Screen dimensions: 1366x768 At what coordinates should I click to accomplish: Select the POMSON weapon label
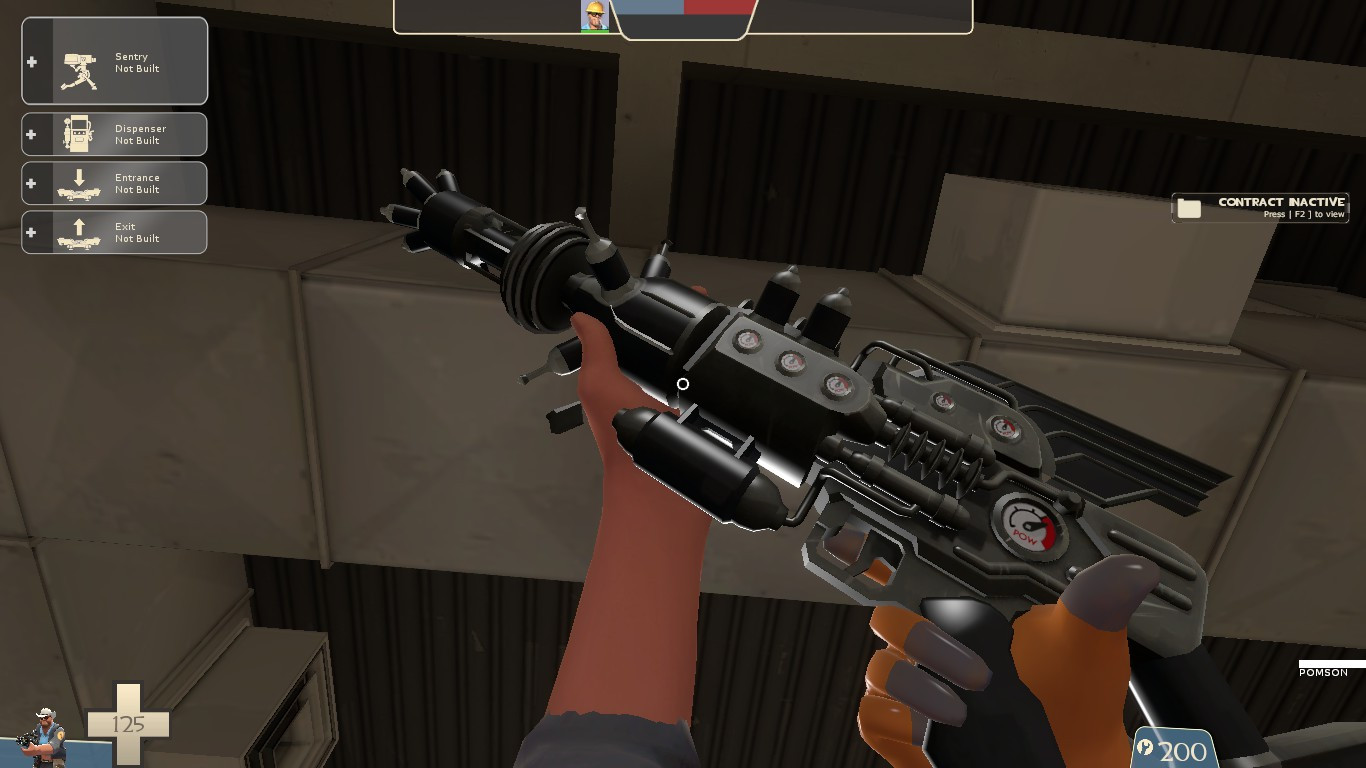click(1322, 673)
